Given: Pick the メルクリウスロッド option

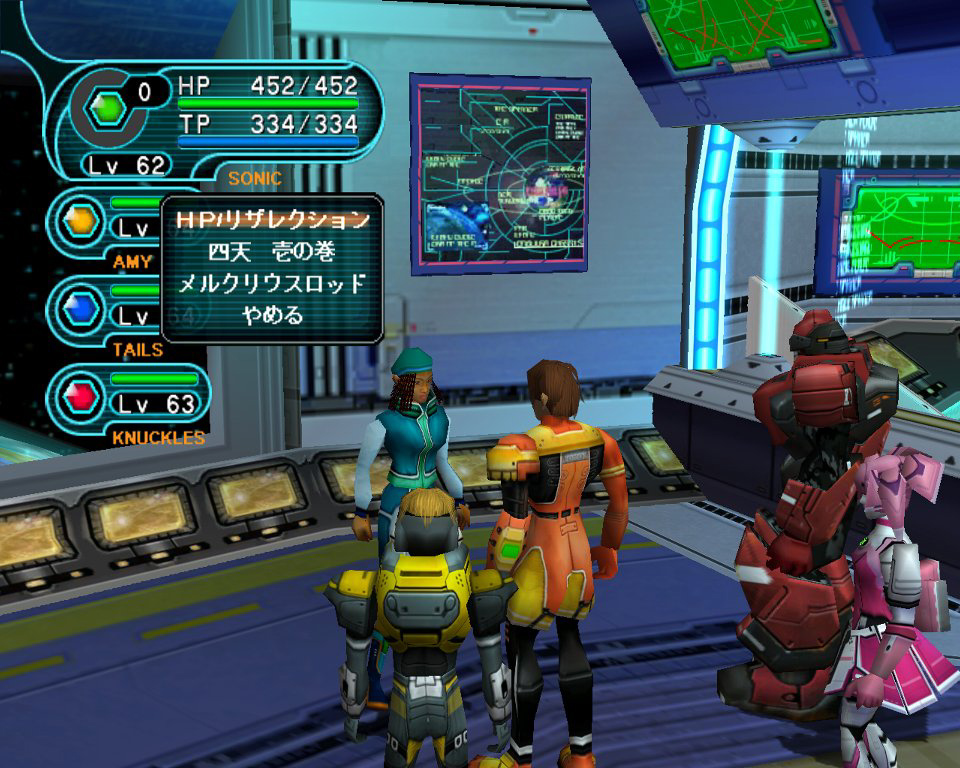Looking at the screenshot, I should pos(272,284).
